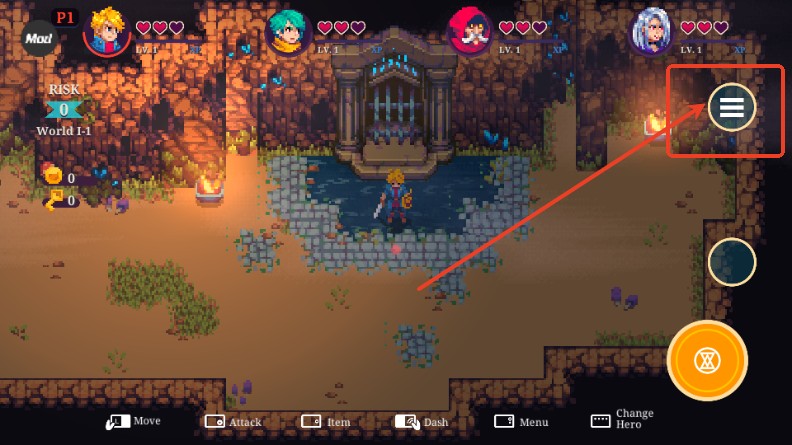Tap the large orange attack button
792x445 pixels.
[x=707, y=361]
